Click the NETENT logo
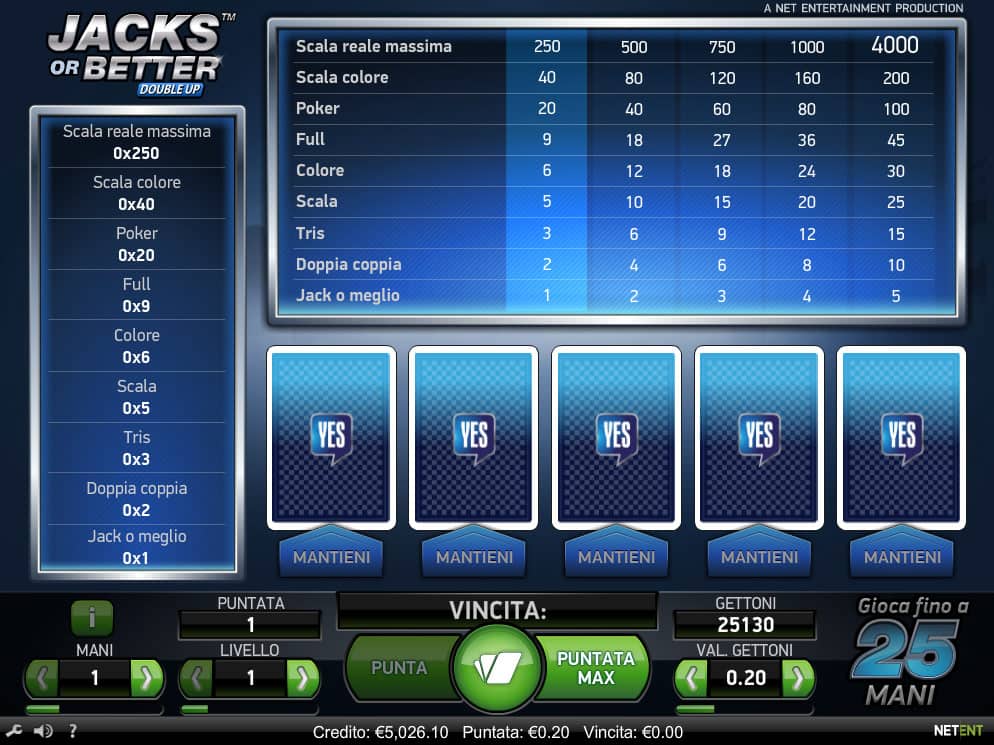This screenshot has width=994, height=745. tap(958, 731)
